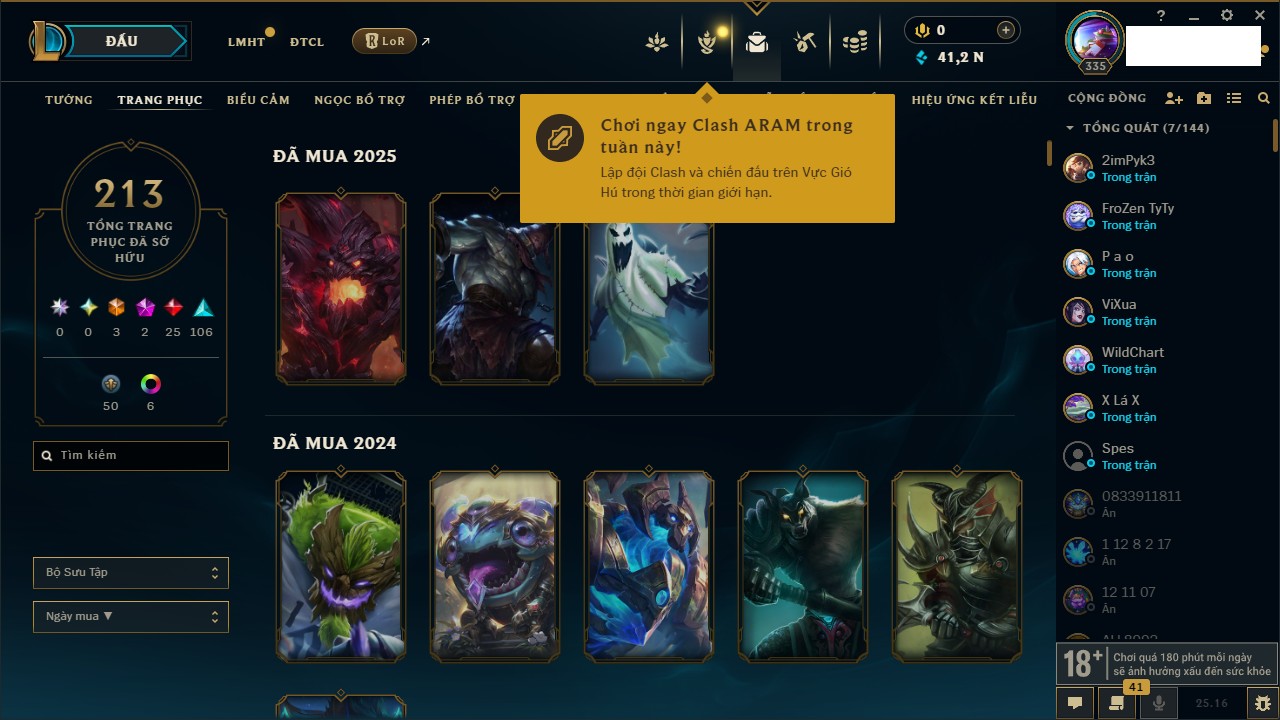Open client settings gear icon
The width and height of the screenshot is (1280, 720).
coord(1227,16)
